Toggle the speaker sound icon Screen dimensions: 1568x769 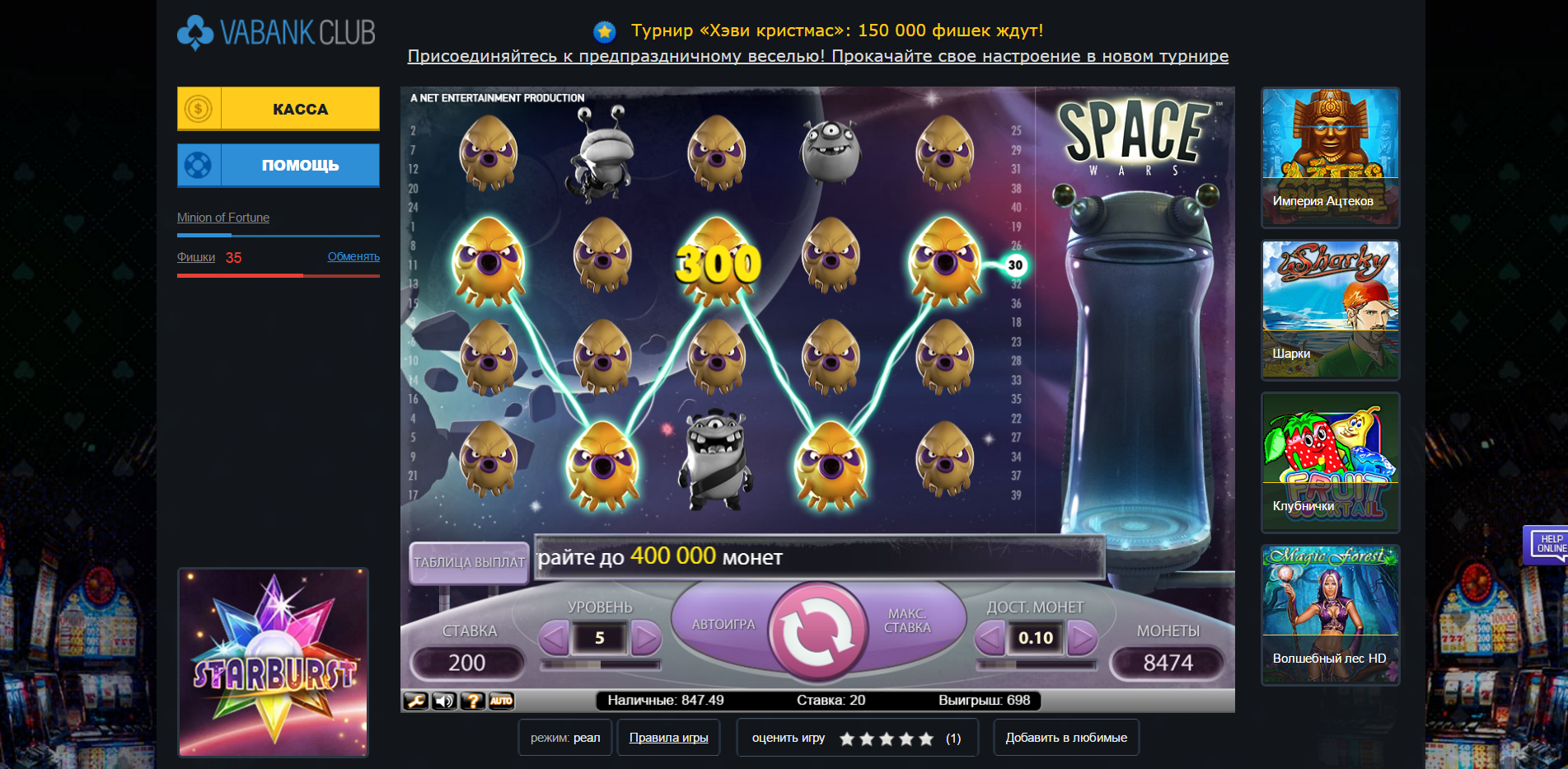tap(444, 701)
